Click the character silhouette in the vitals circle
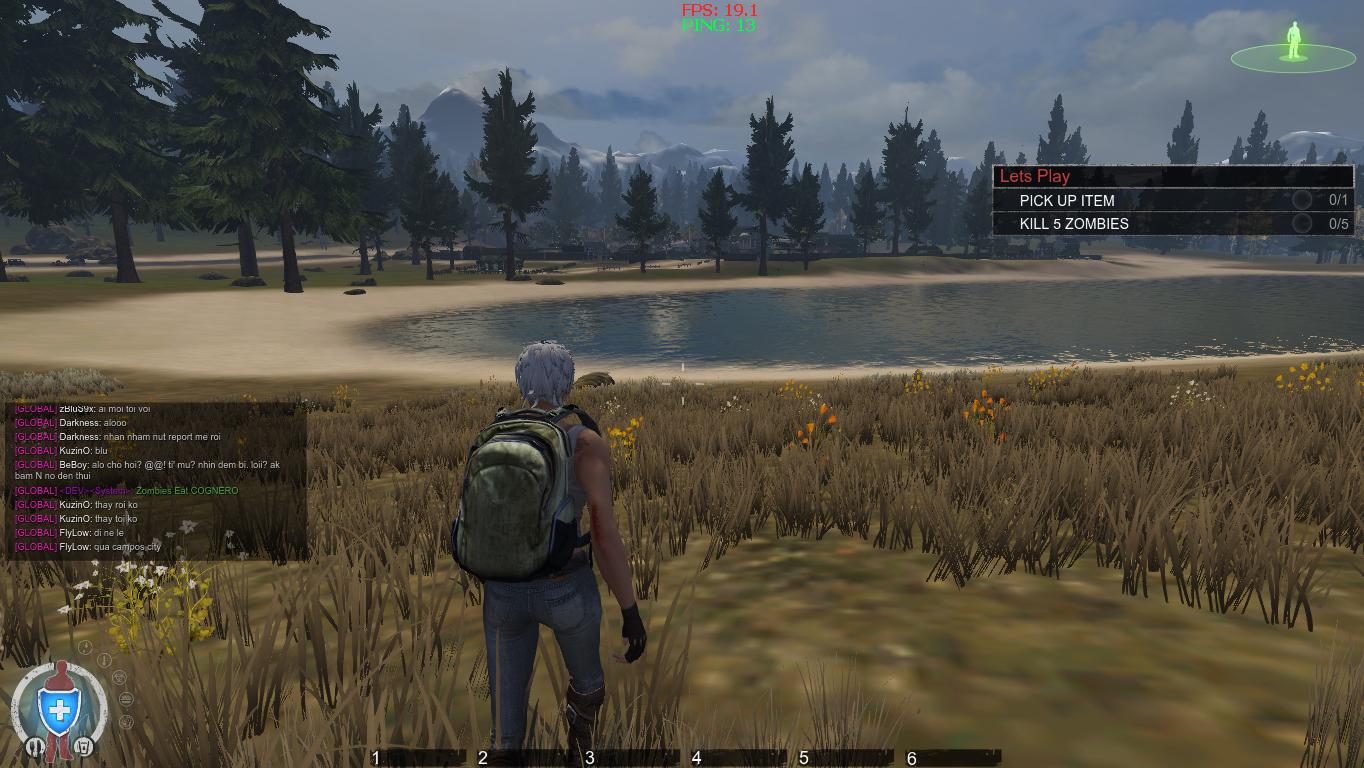Image resolution: width=1364 pixels, height=768 pixels. pyautogui.click(x=61, y=670)
